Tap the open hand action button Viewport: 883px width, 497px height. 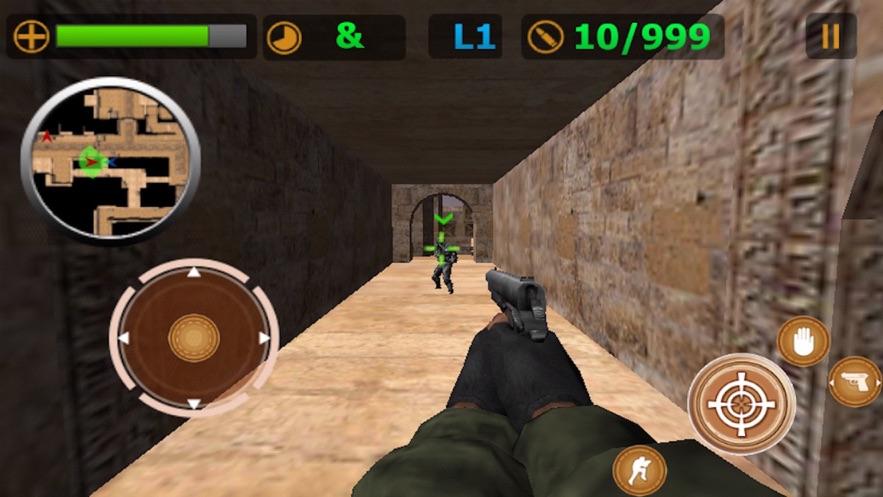(802, 340)
